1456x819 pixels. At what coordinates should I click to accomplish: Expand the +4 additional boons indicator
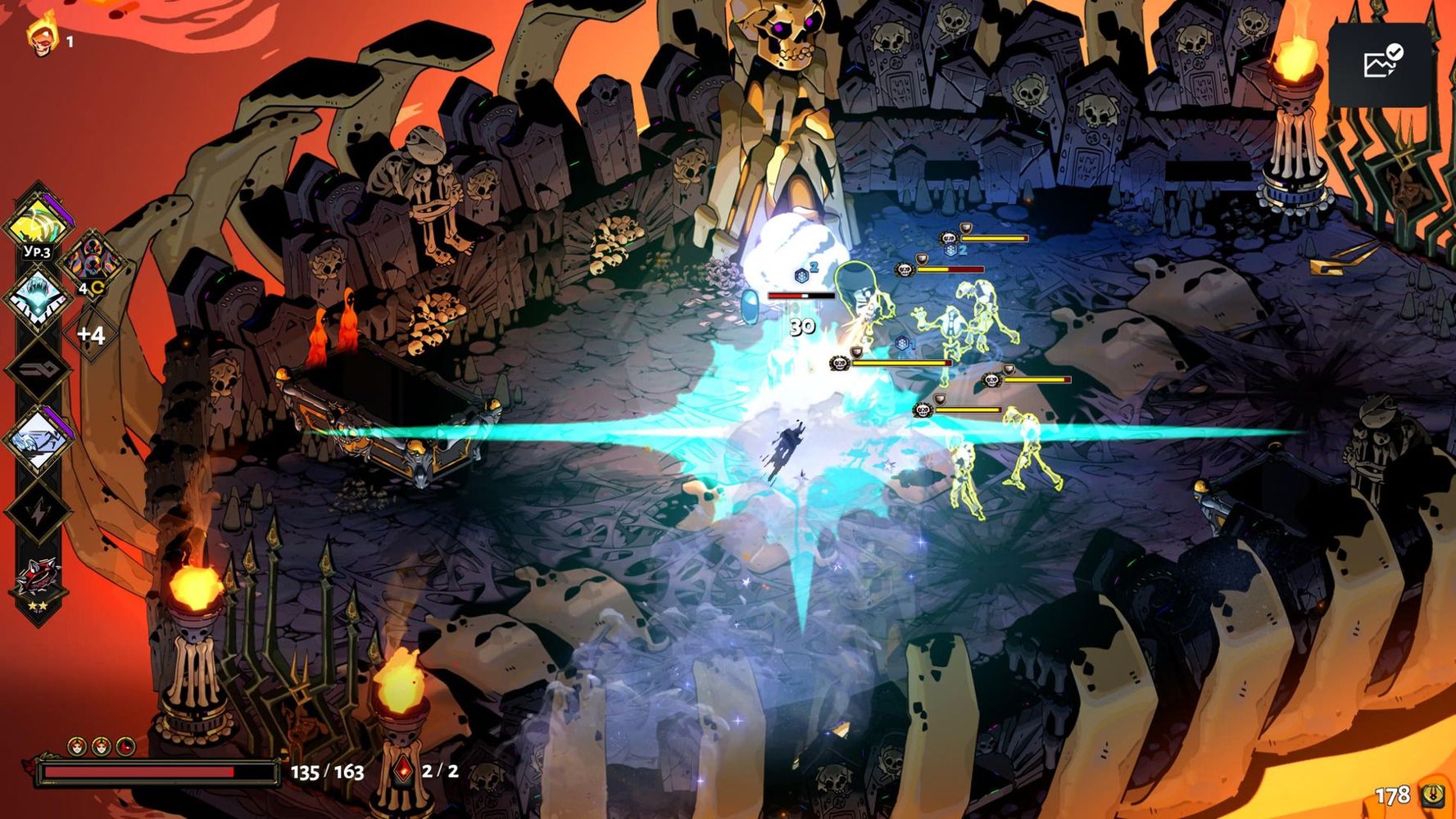tap(91, 334)
